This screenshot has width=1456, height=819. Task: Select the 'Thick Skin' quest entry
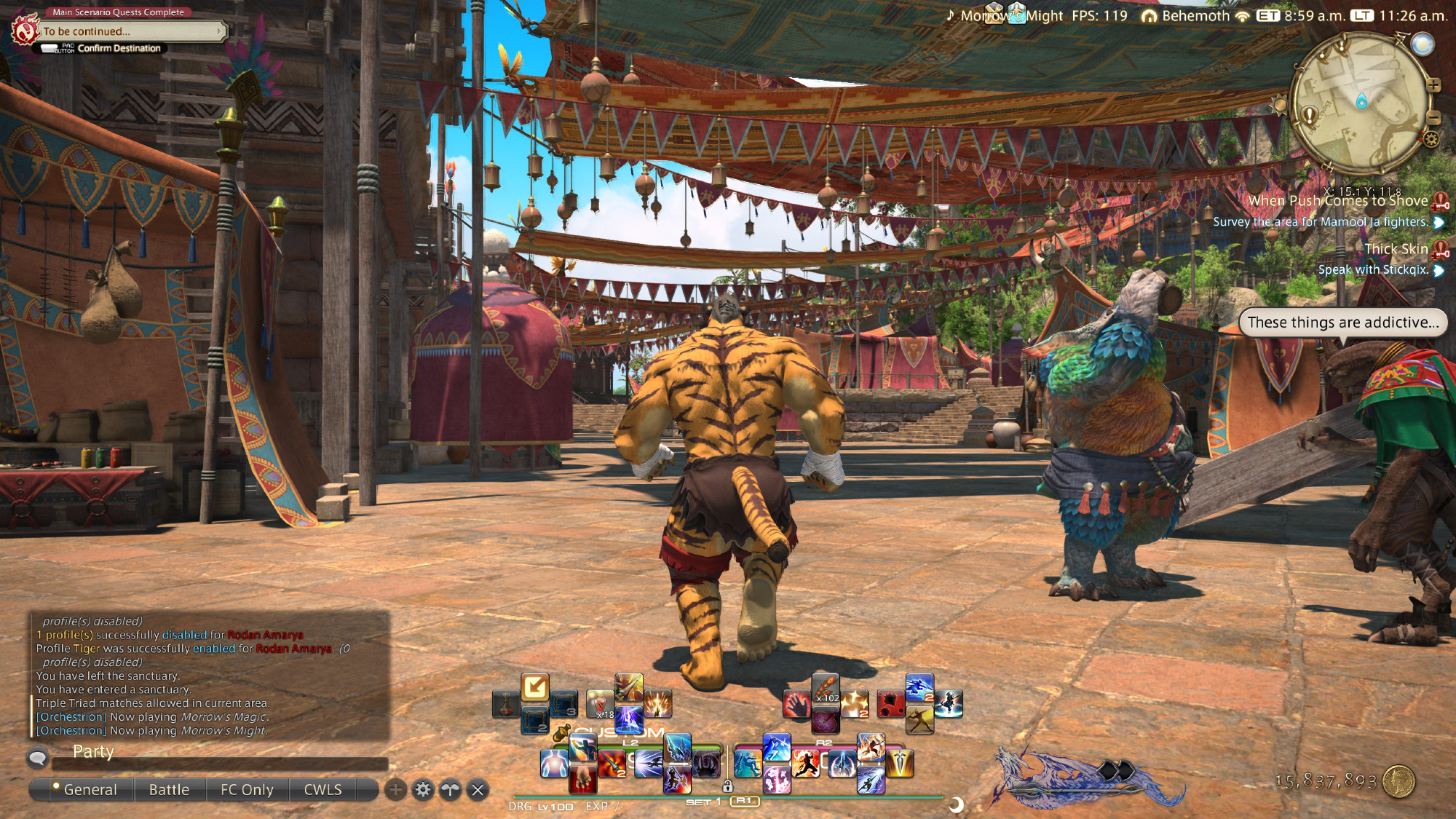[1396, 249]
